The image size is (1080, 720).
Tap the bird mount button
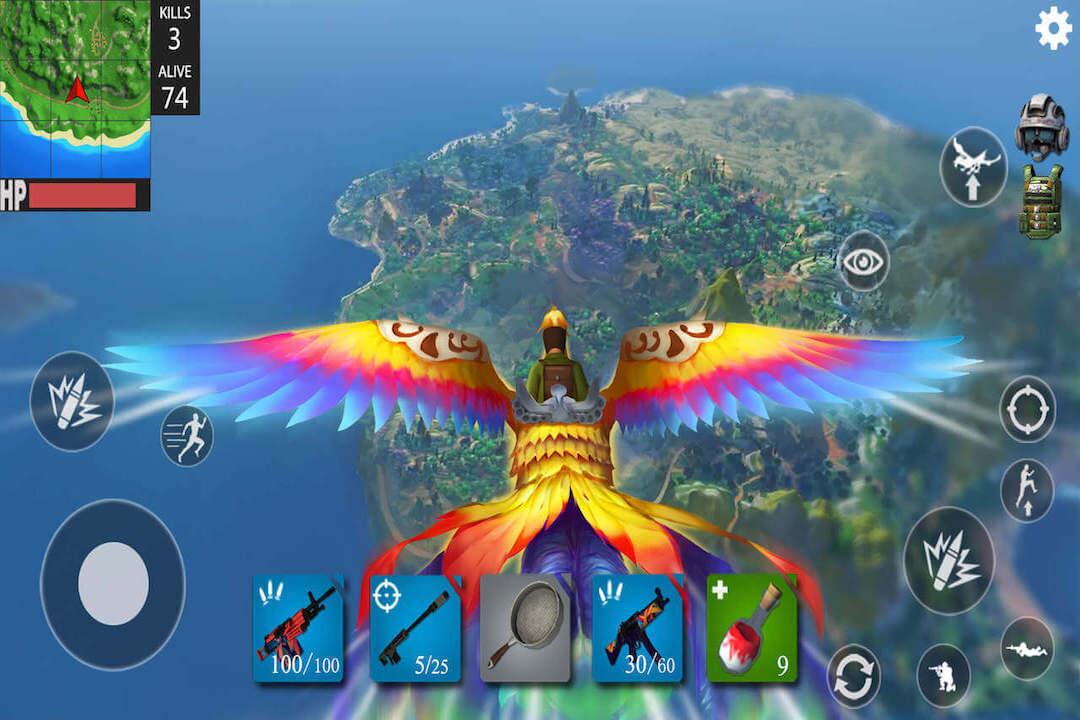point(973,167)
